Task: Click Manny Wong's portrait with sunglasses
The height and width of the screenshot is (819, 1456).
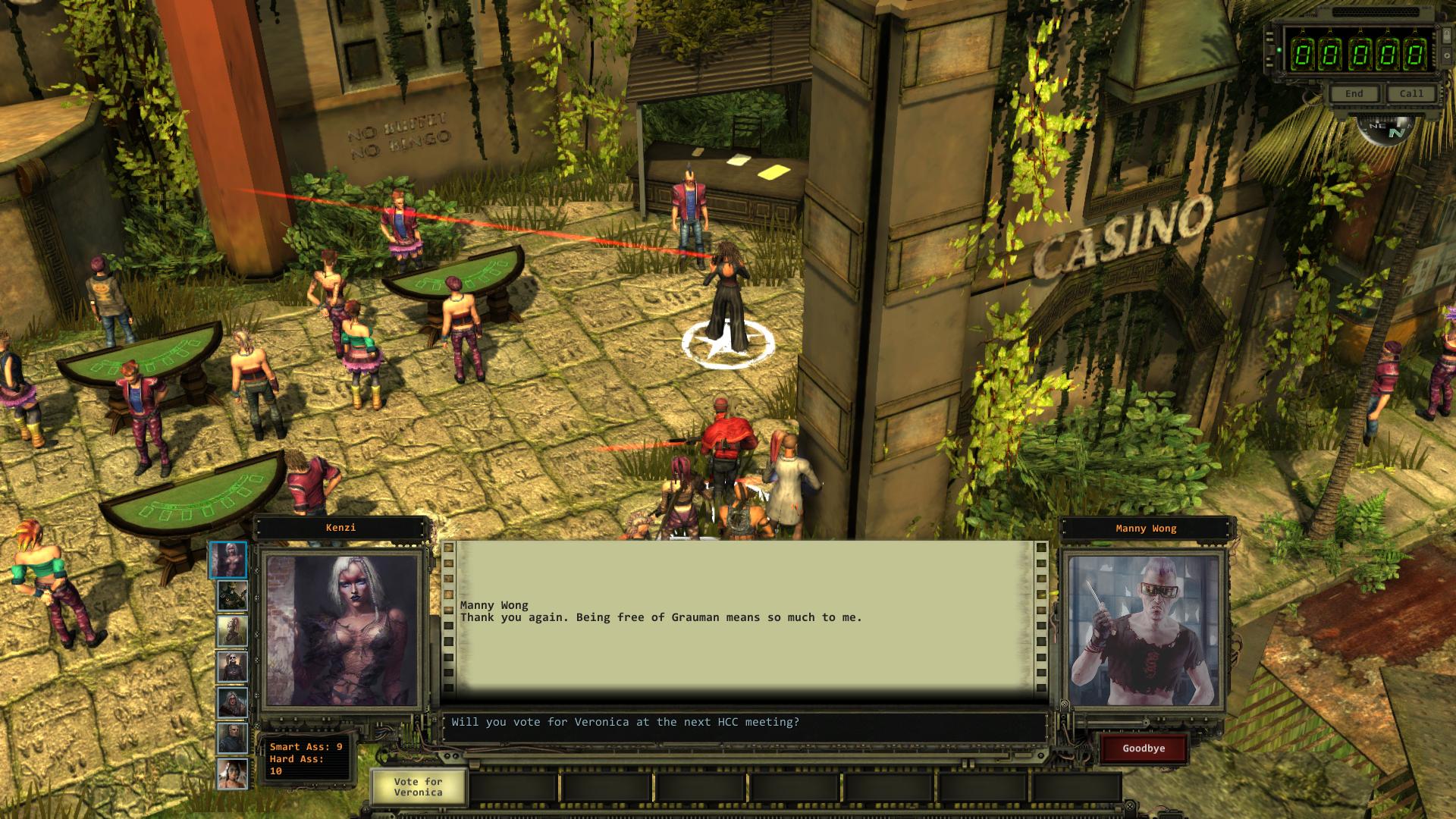Action: point(1144,629)
